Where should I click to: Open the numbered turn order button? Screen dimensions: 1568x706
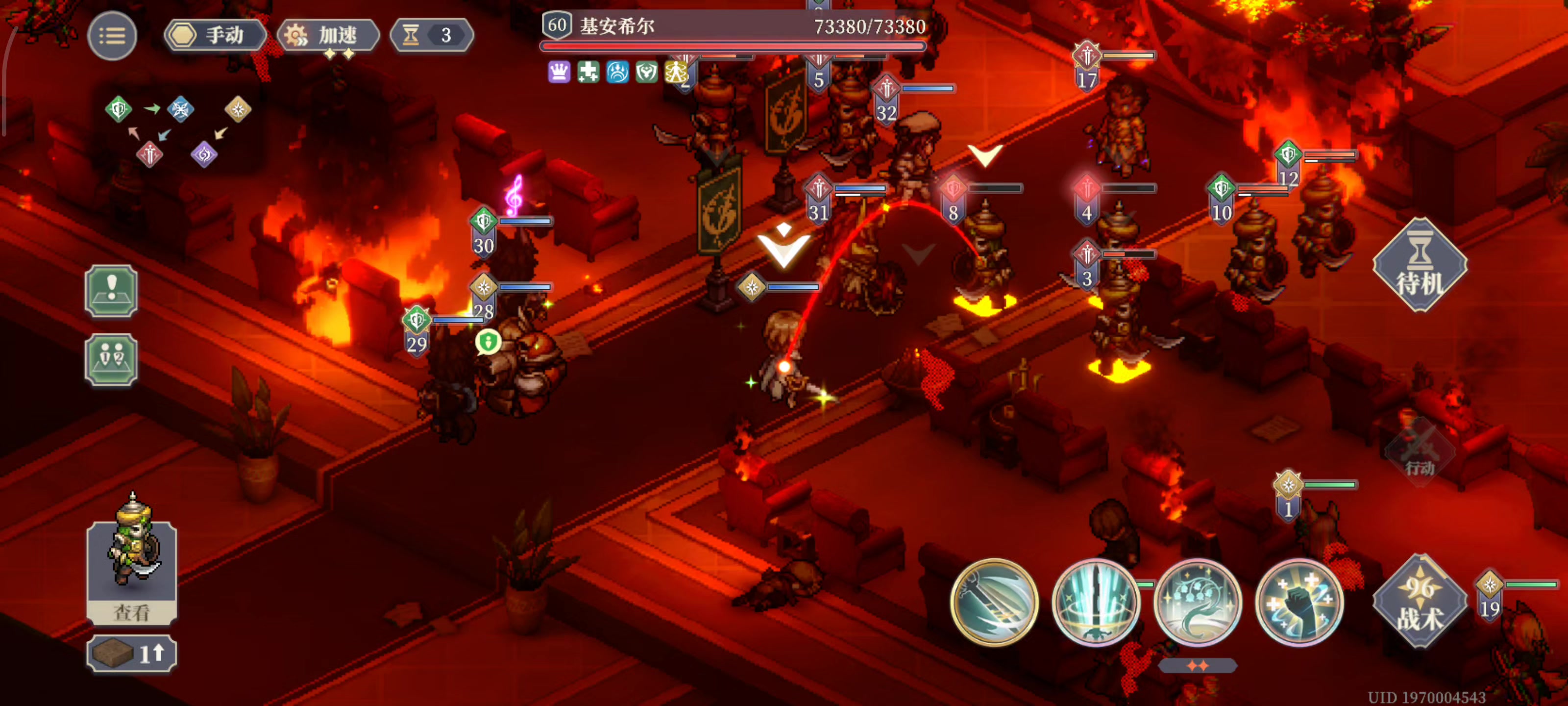point(111,359)
